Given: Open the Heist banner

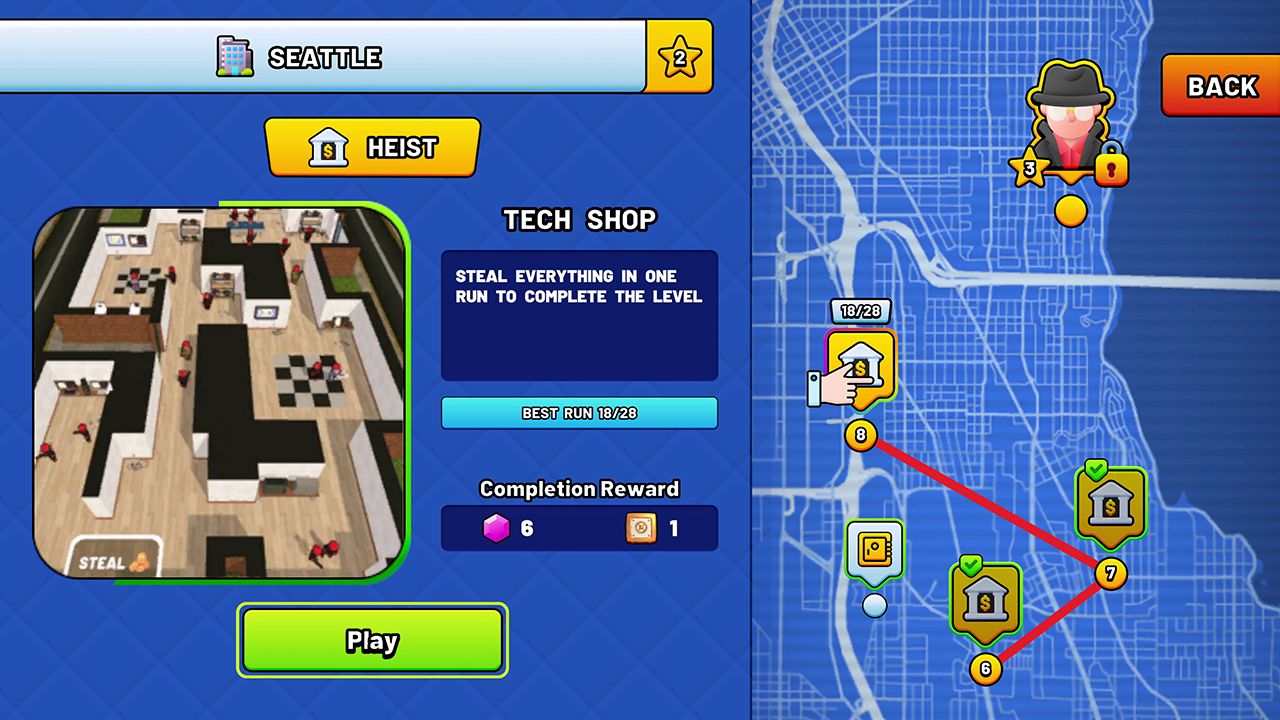Looking at the screenshot, I should click(372, 147).
